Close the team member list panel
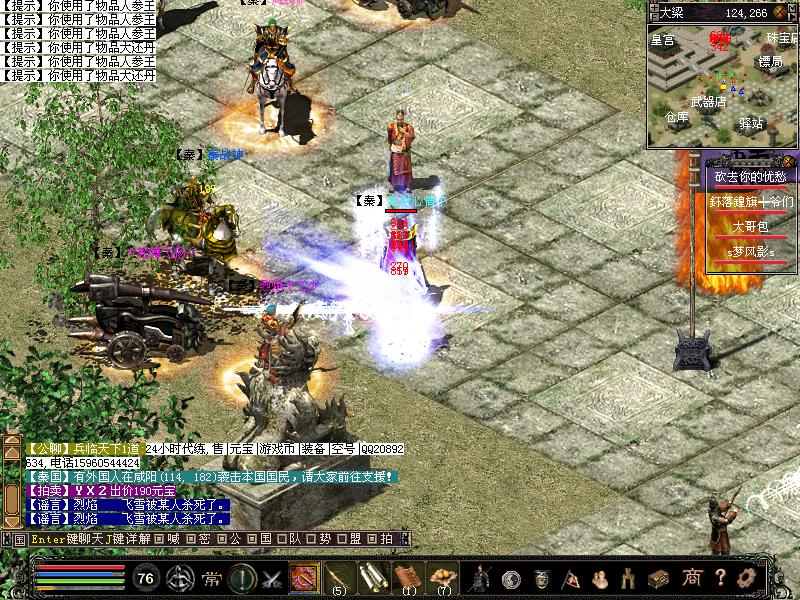The height and width of the screenshot is (600, 800). (789, 160)
